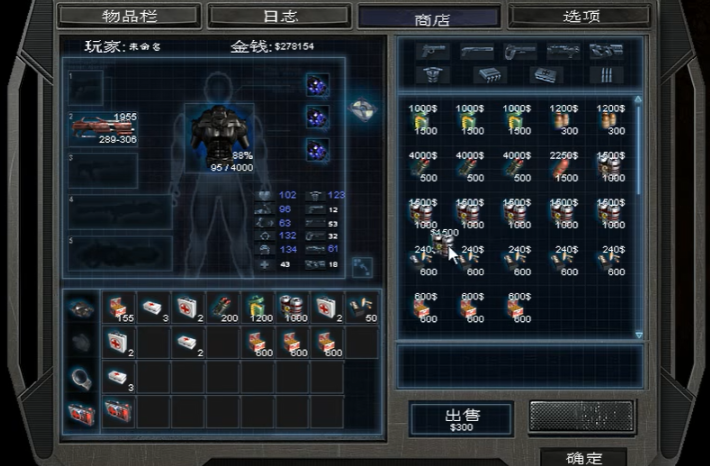Screen dimensions: 710x466
Task: Show the armor vest shop category
Action: tap(432, 75)
